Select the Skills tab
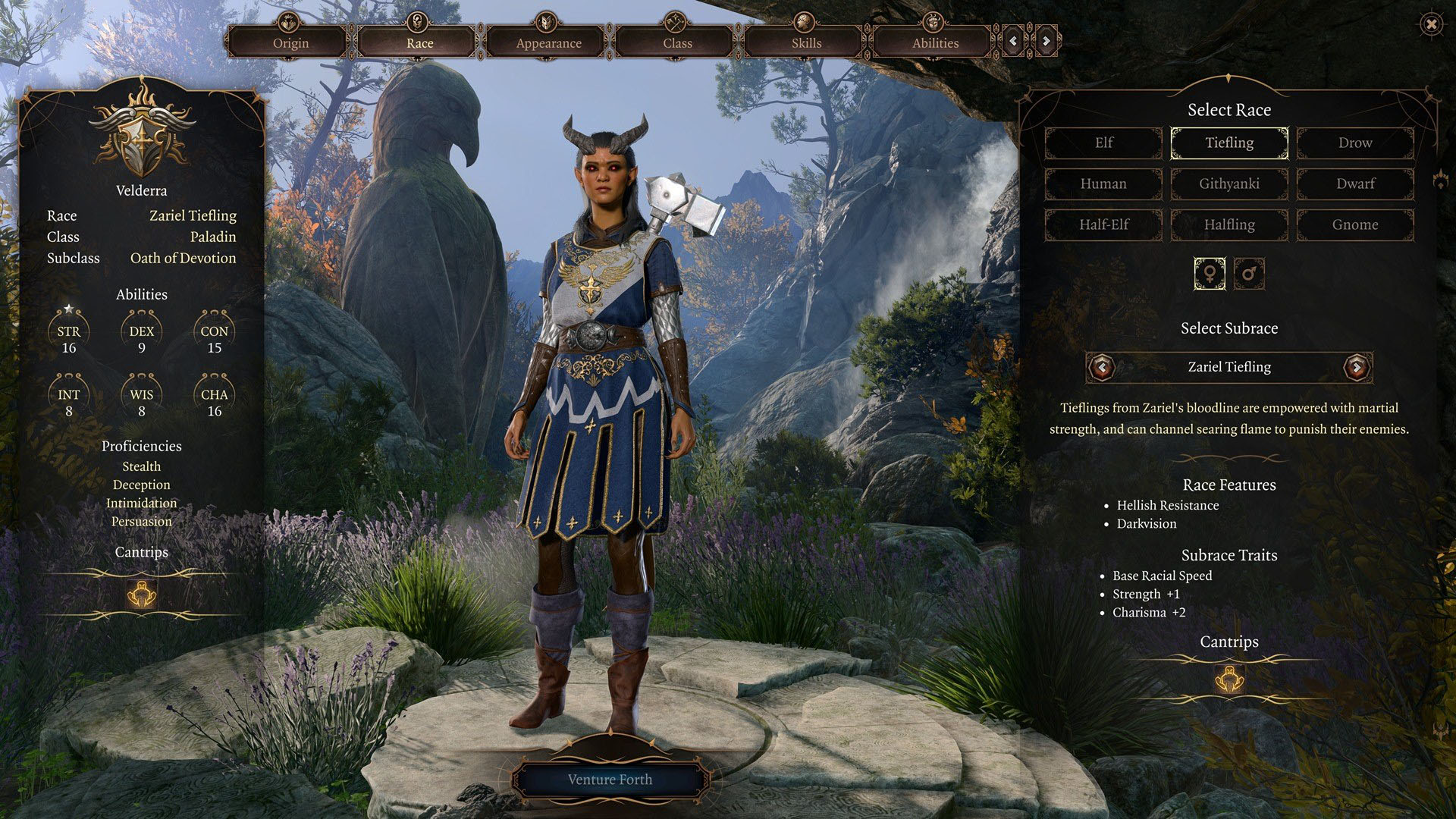The width and height of the screenshot is (1456, 819). 806,42
